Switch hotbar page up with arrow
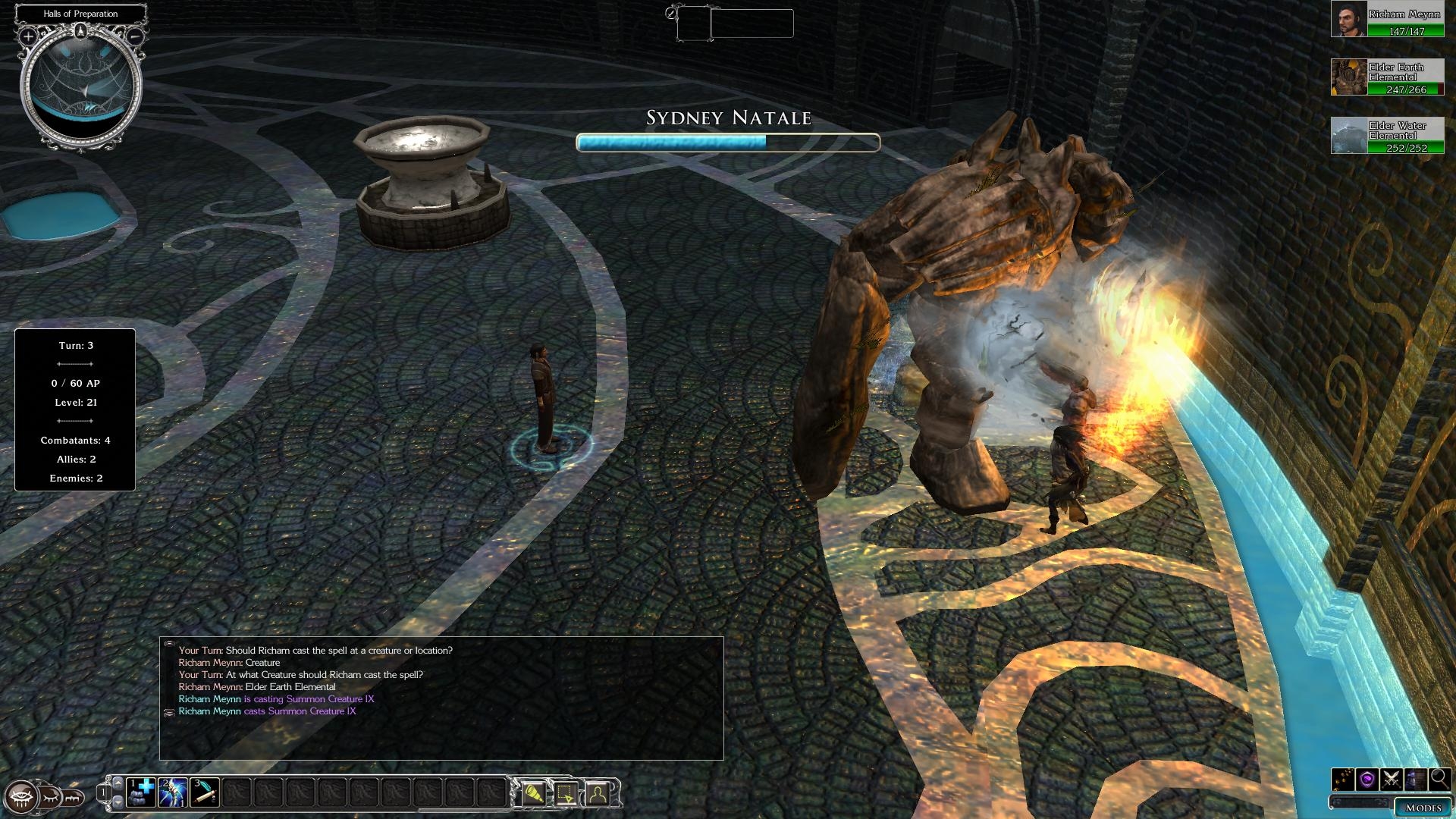The width and height of the screenshot is (1456, 819). tap(118, 783)
